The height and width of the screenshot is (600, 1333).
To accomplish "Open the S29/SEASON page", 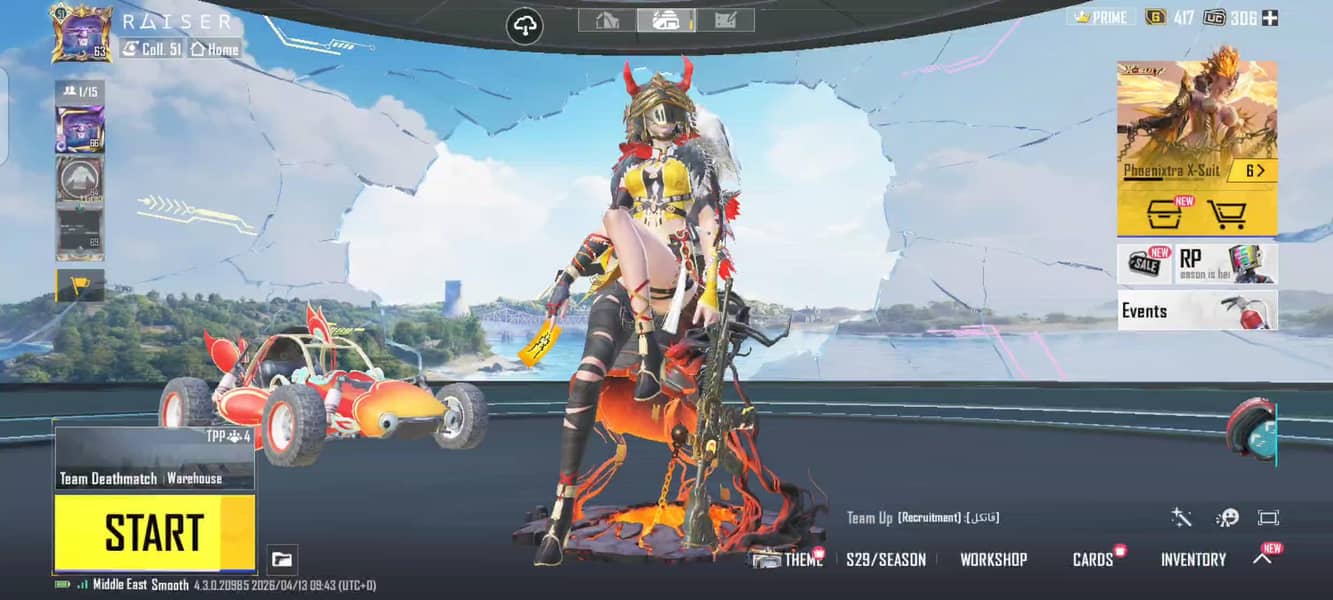I will click(886, 560).
